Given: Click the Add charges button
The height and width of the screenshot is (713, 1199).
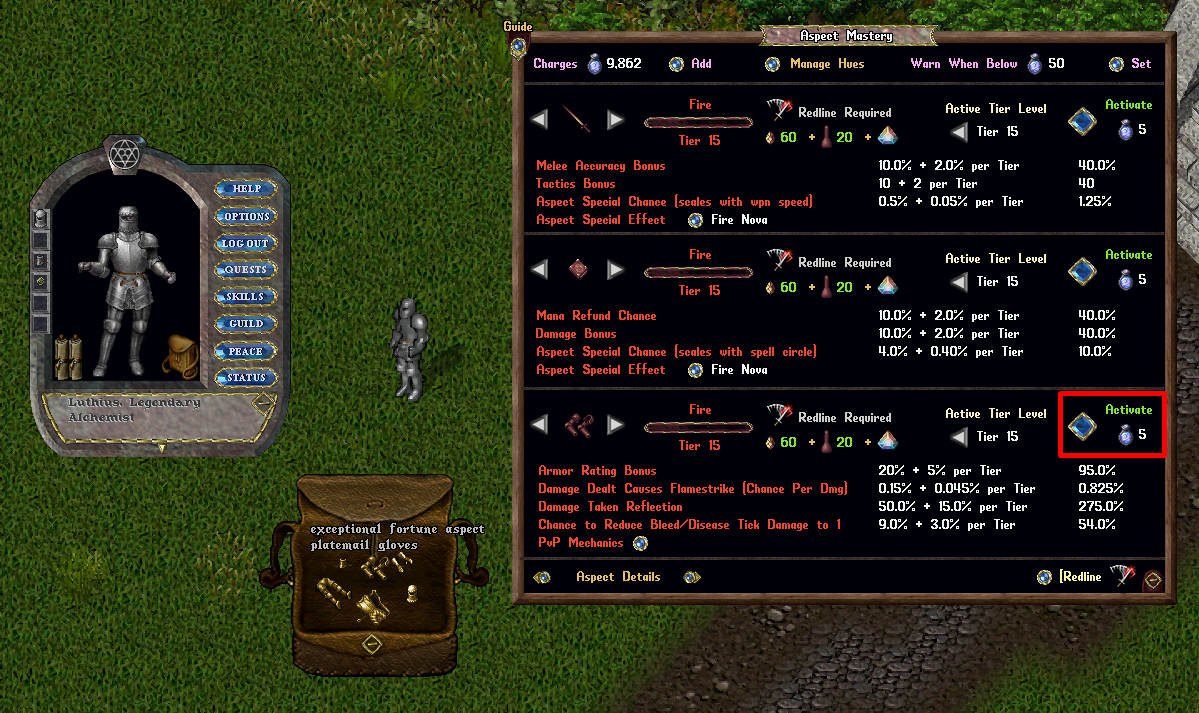Looking at the screenshot, I should [677, 64].
